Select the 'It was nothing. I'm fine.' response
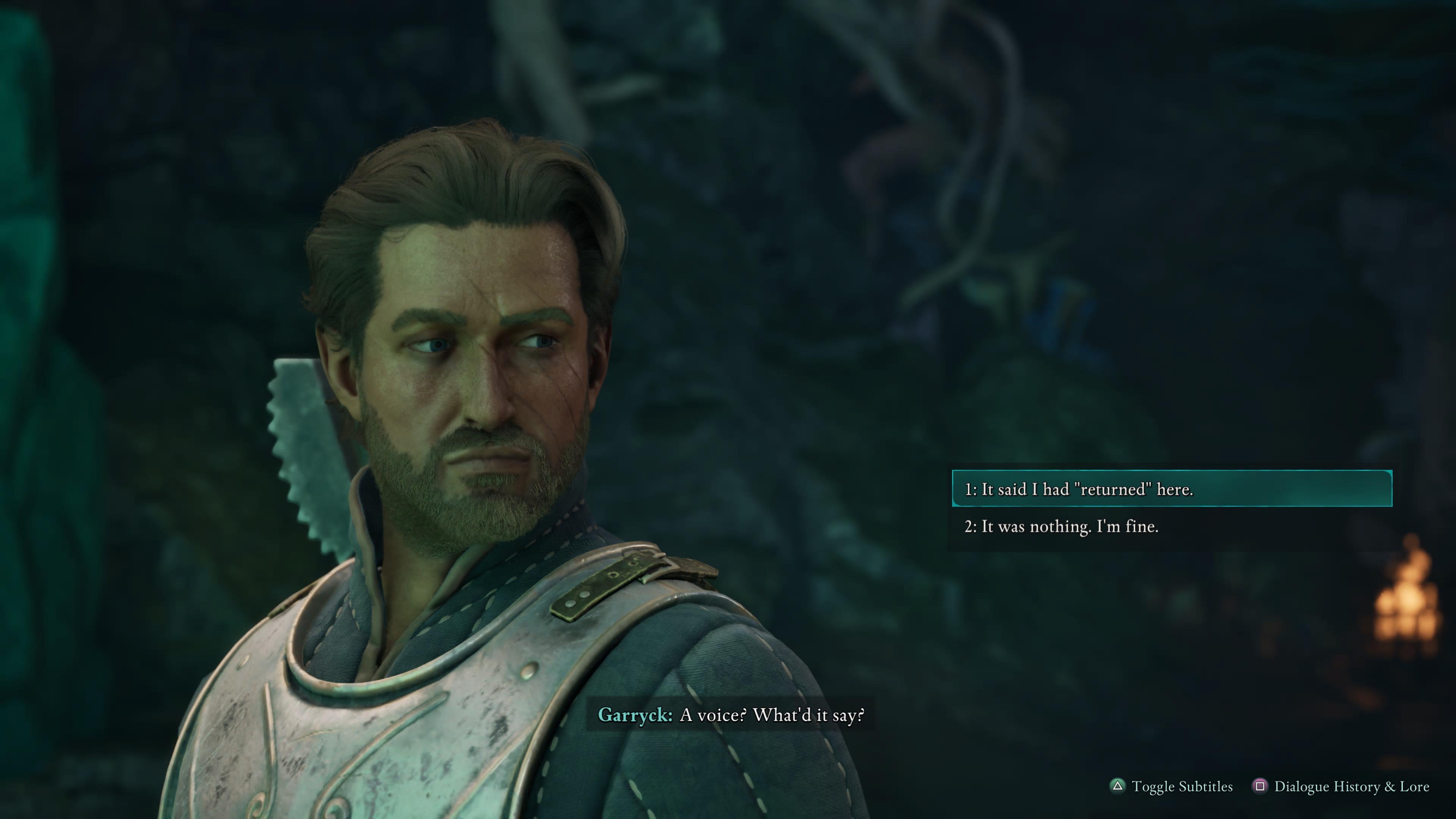This screenshot has height=819, width=1456. (1062, 527)
